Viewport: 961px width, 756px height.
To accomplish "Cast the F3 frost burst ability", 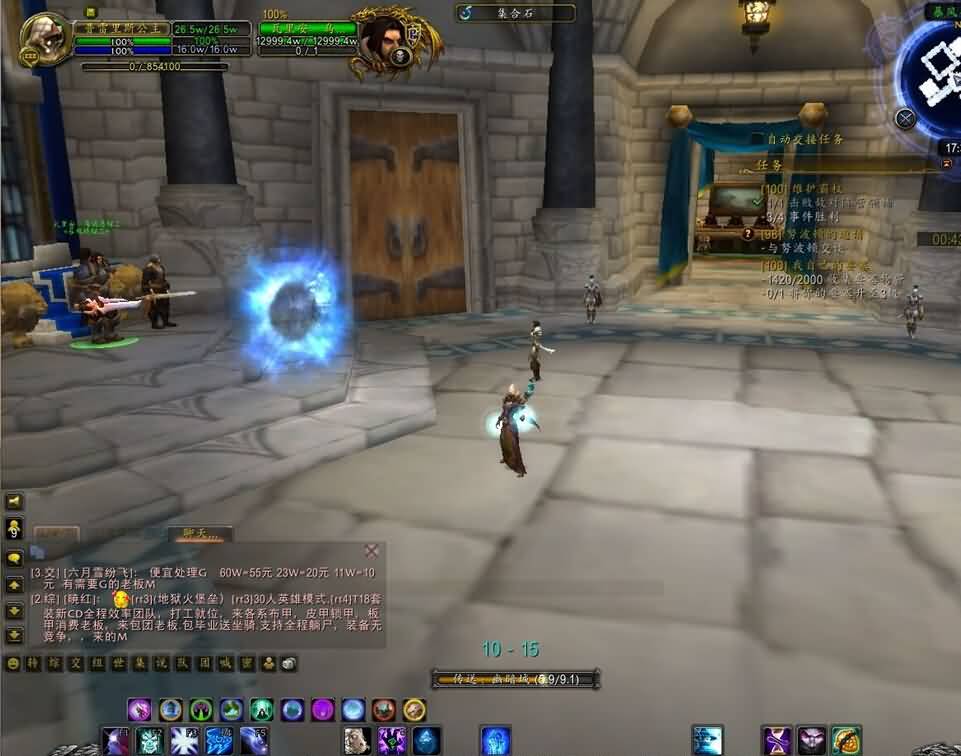I will 182,741.
